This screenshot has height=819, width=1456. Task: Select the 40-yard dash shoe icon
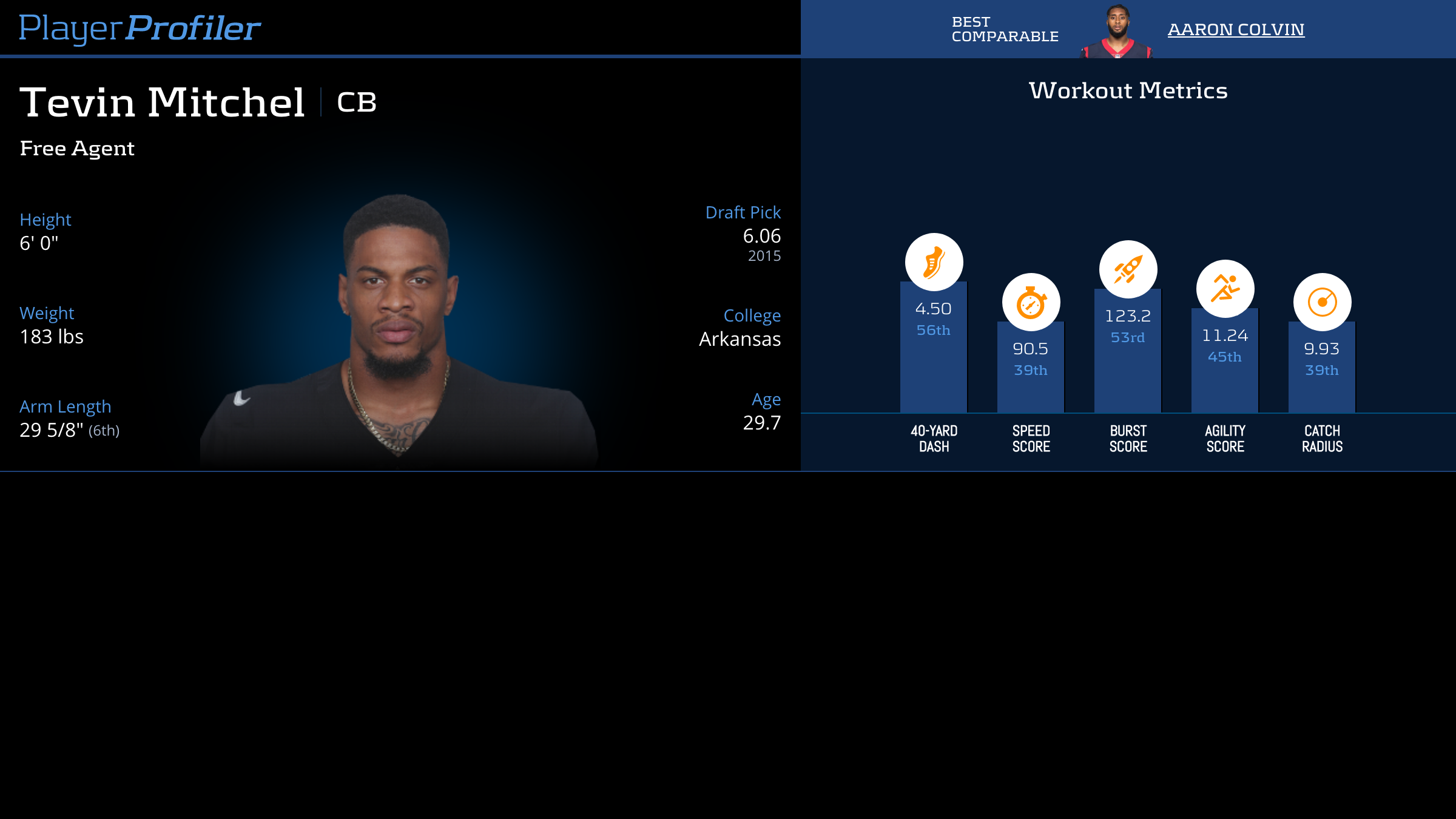(934, 262)
